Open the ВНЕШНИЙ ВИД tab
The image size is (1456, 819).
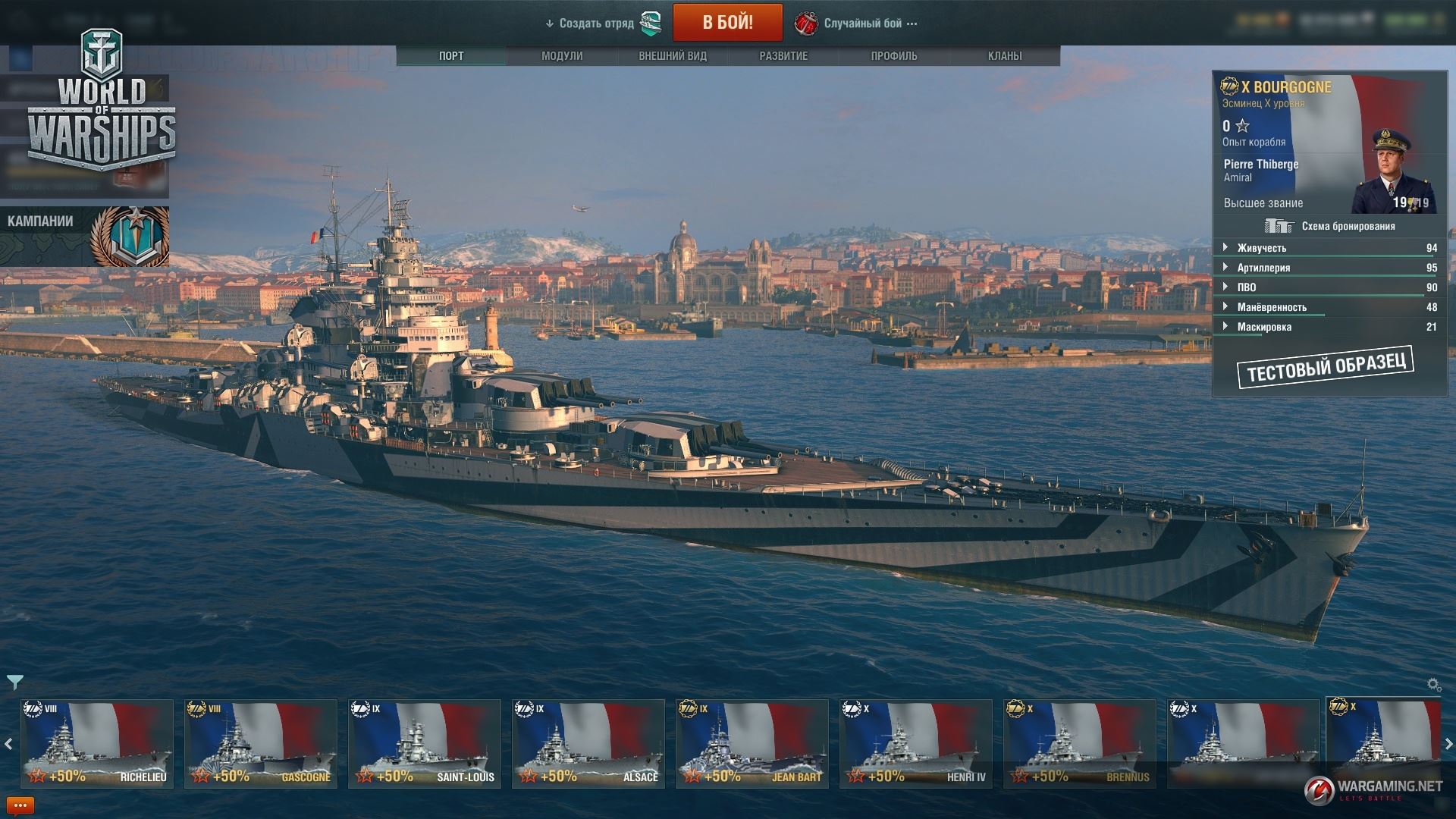[673, 56]
